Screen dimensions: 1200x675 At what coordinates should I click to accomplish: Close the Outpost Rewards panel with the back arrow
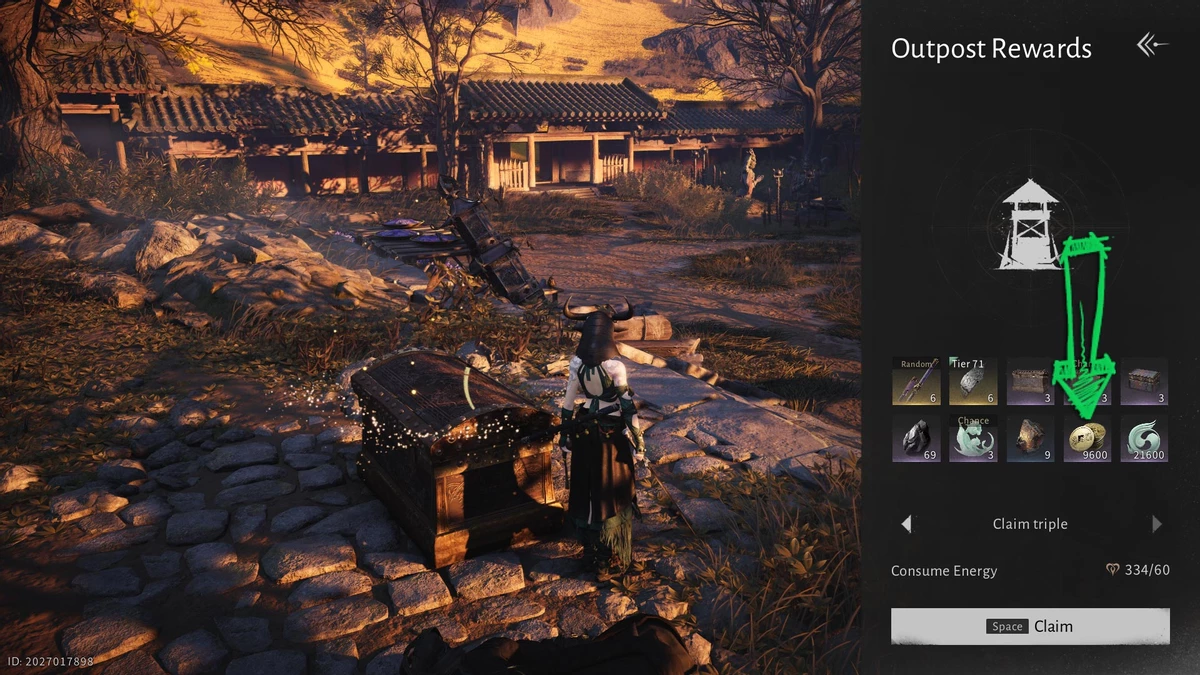(x=1152, y=45)
